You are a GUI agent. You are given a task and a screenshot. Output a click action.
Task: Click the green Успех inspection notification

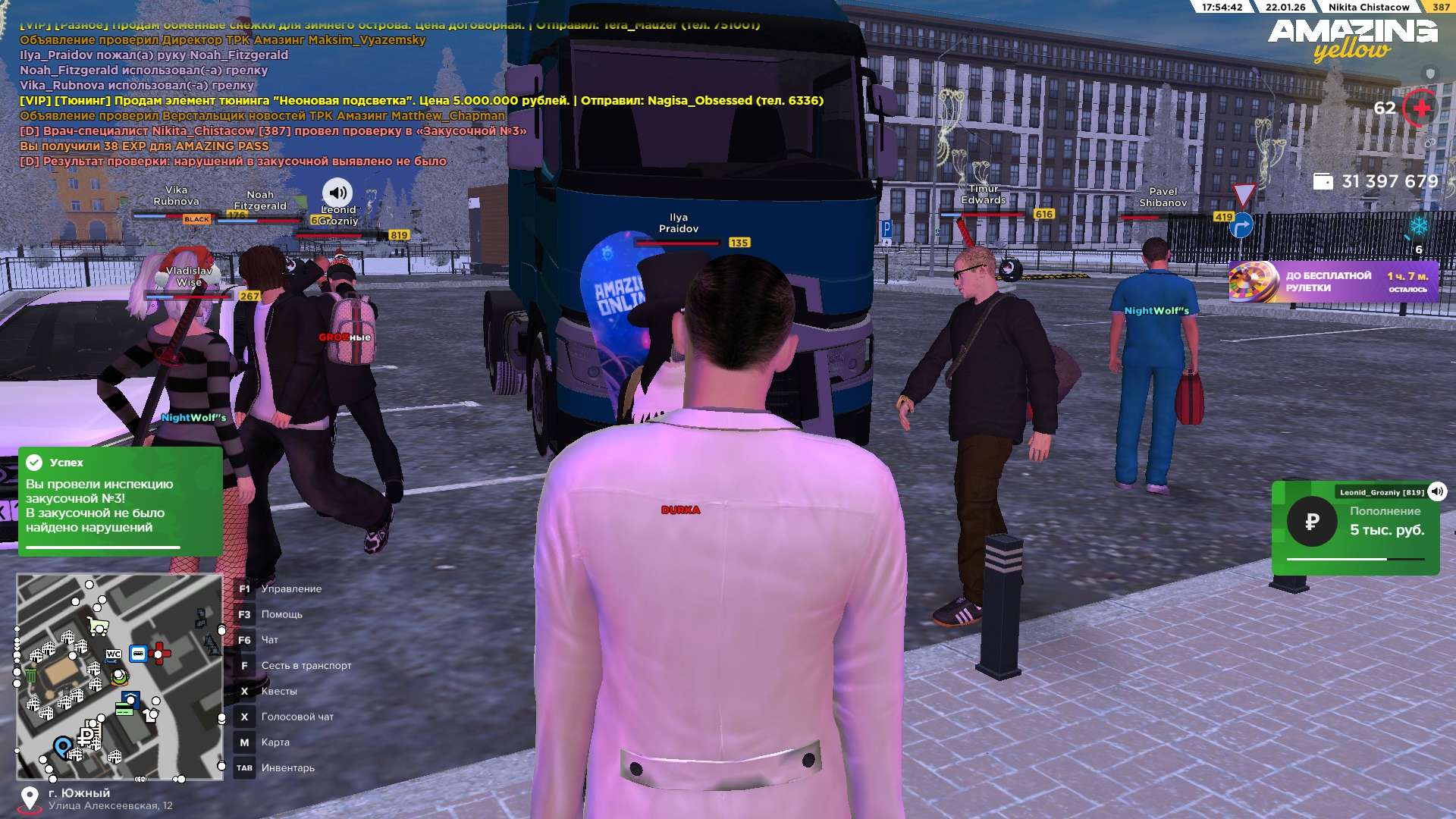[120, 500]
